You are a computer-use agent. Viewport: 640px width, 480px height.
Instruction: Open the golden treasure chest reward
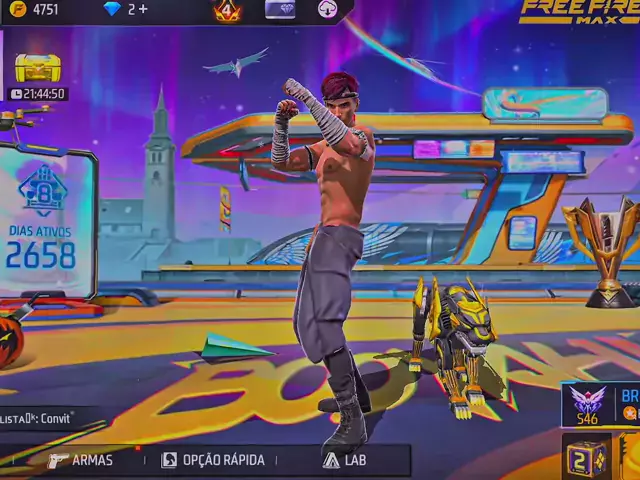click(38, 69)
